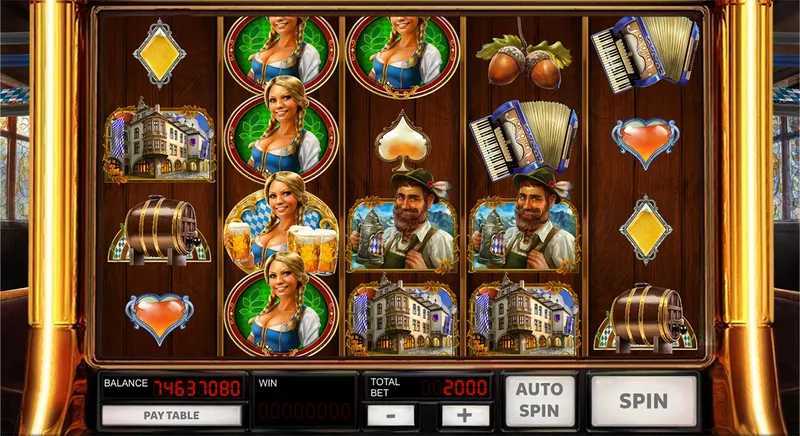Viewport: 800px width, 436px height.
Task: Open the Pay Table
Action: click(170, 414)
